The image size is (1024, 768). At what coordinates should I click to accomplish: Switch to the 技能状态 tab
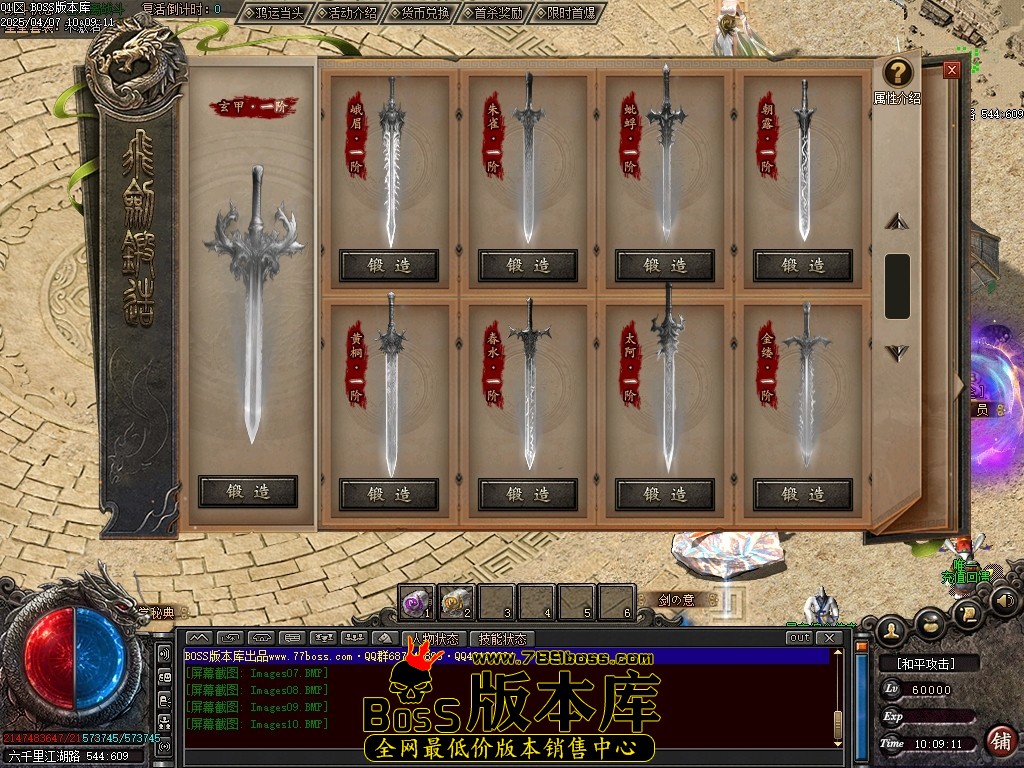[501, 639]
